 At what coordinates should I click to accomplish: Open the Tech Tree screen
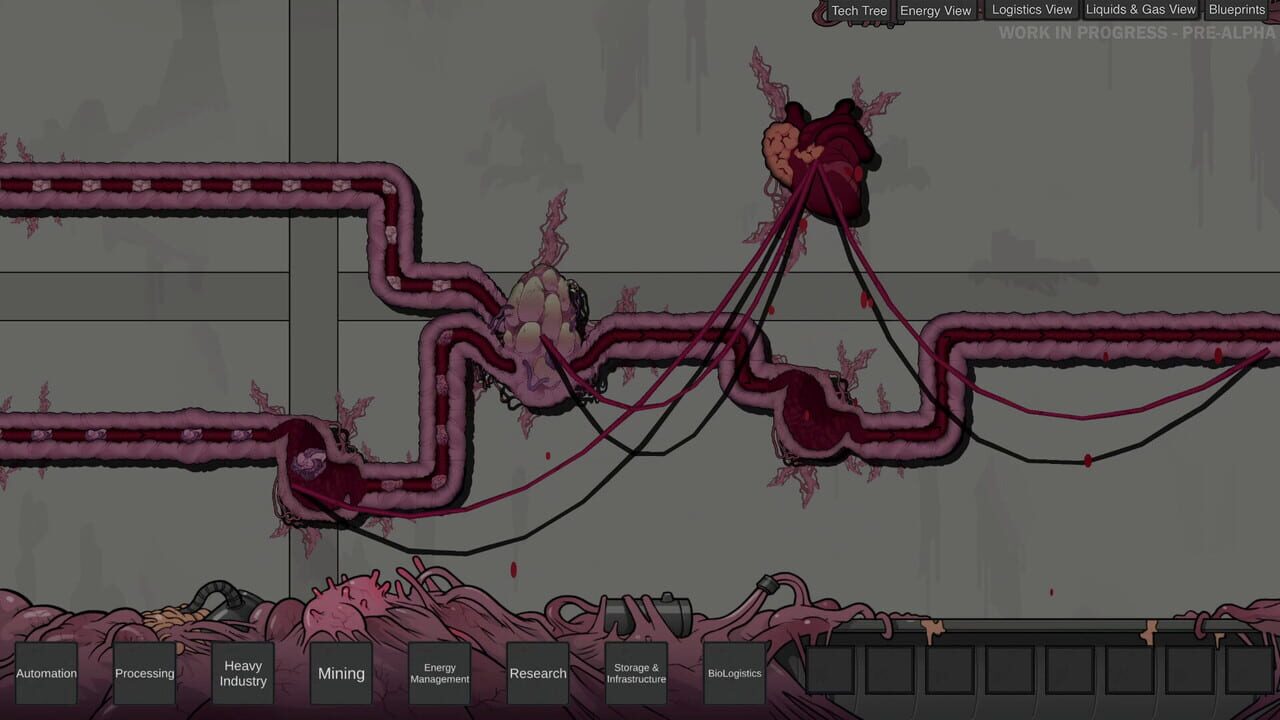pos(858,10)
